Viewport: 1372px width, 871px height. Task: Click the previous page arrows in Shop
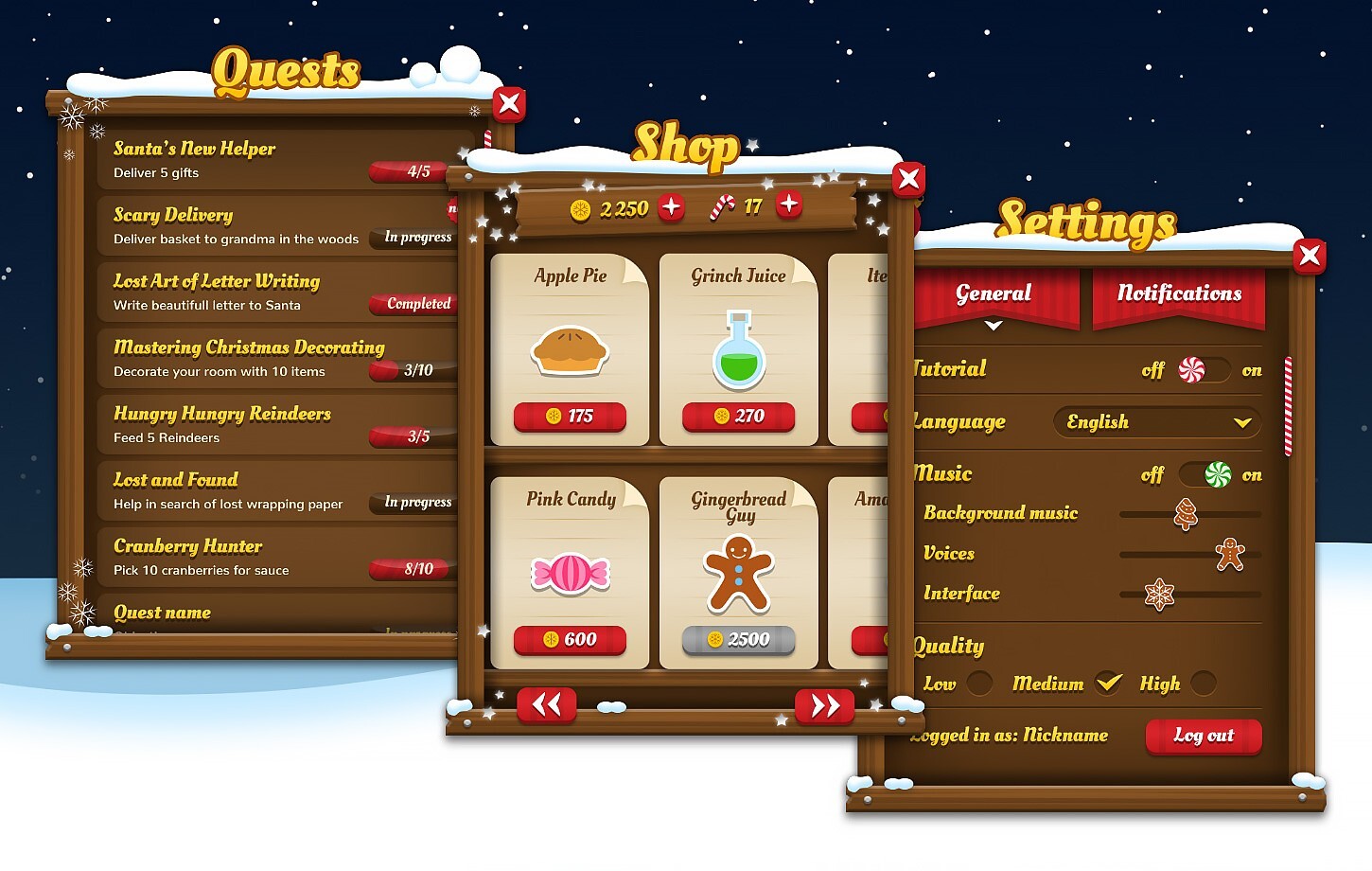tap(547, 705)
